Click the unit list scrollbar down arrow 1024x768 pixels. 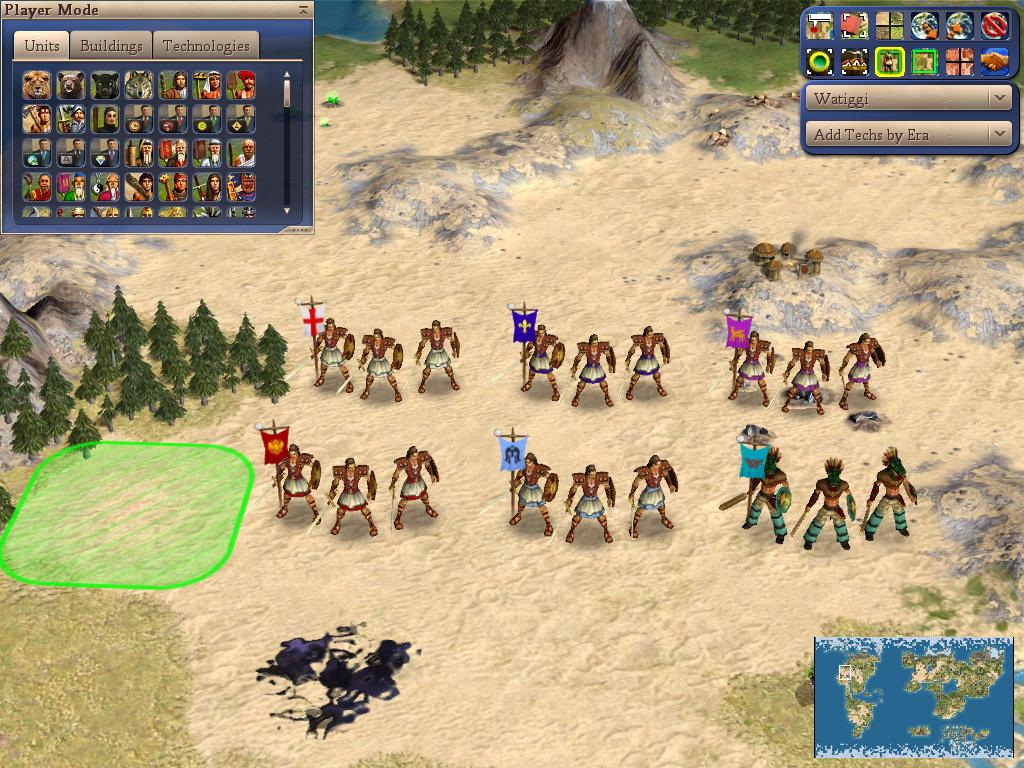[287, 210]
